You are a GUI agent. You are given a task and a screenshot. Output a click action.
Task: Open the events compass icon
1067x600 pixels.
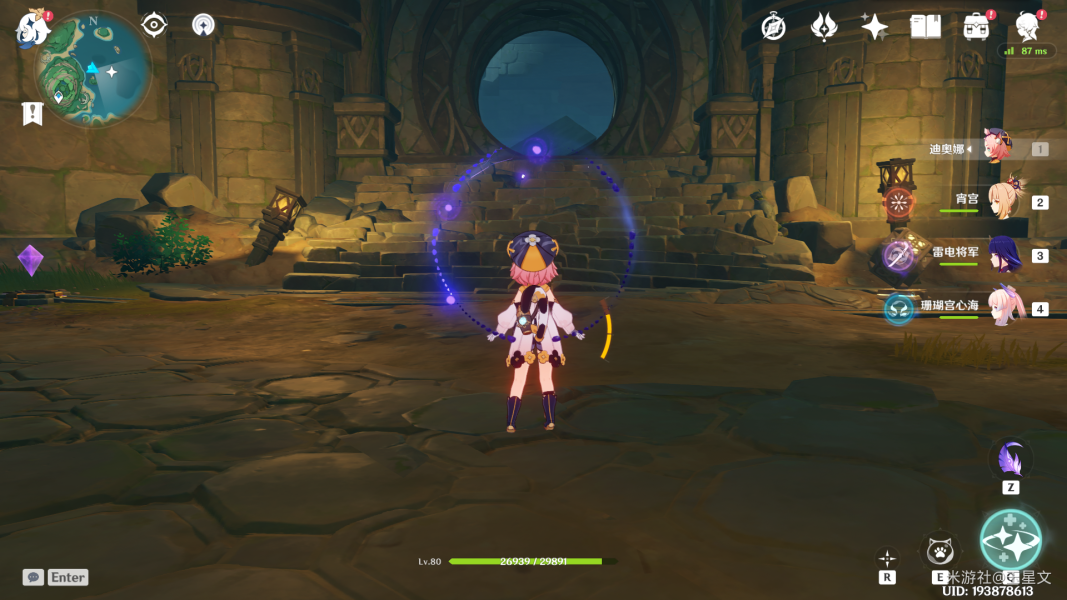773,27
